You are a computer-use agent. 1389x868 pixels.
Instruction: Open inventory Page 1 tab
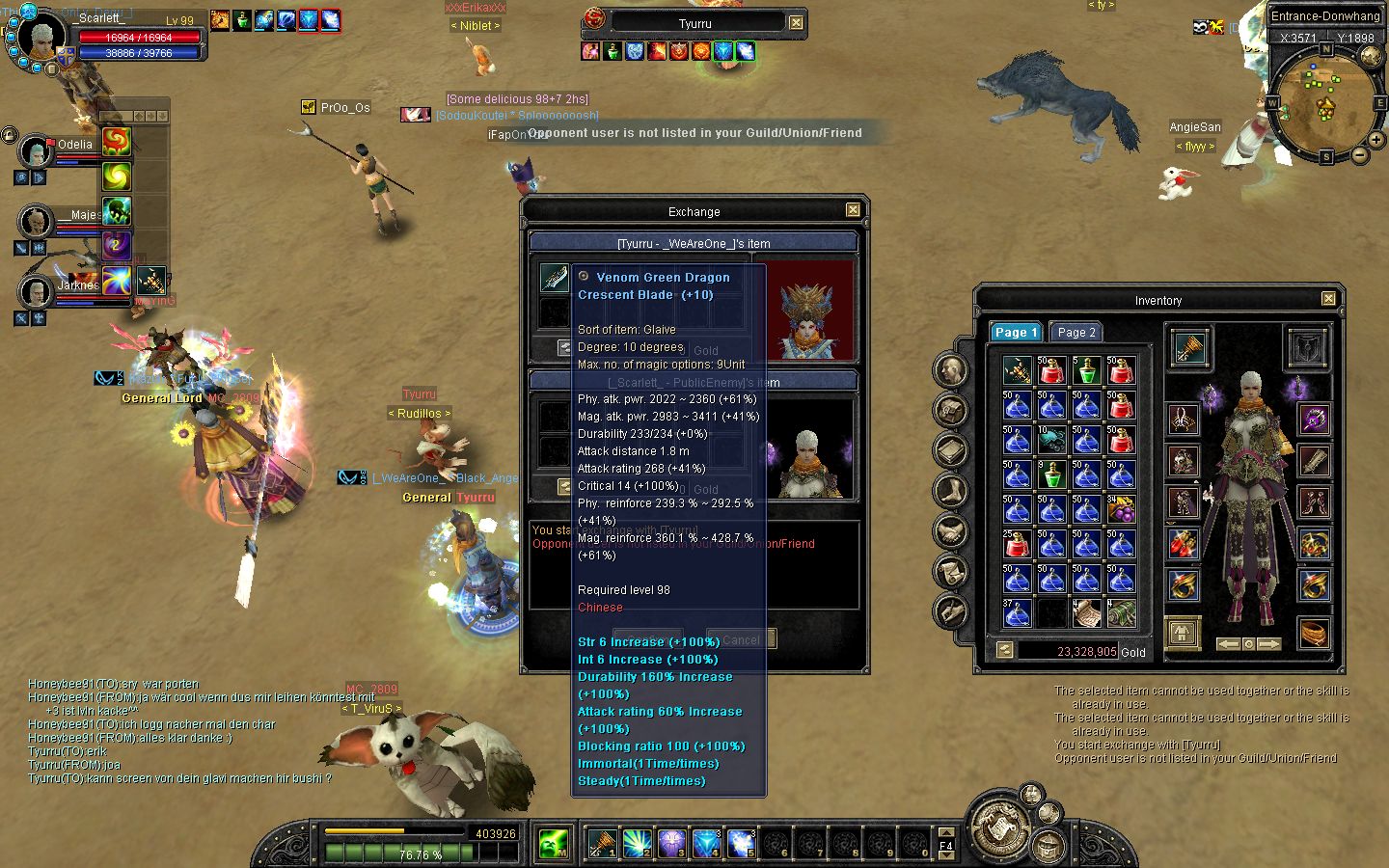1016,332
